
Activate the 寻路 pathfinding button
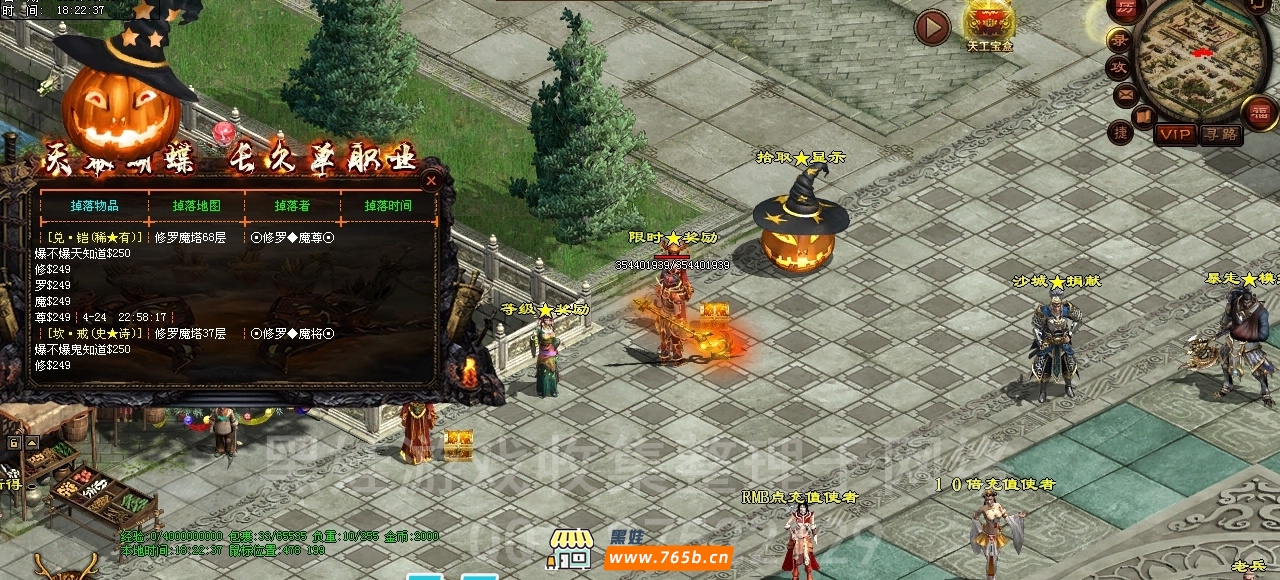pyautogui.click(x=1220, y=133)
